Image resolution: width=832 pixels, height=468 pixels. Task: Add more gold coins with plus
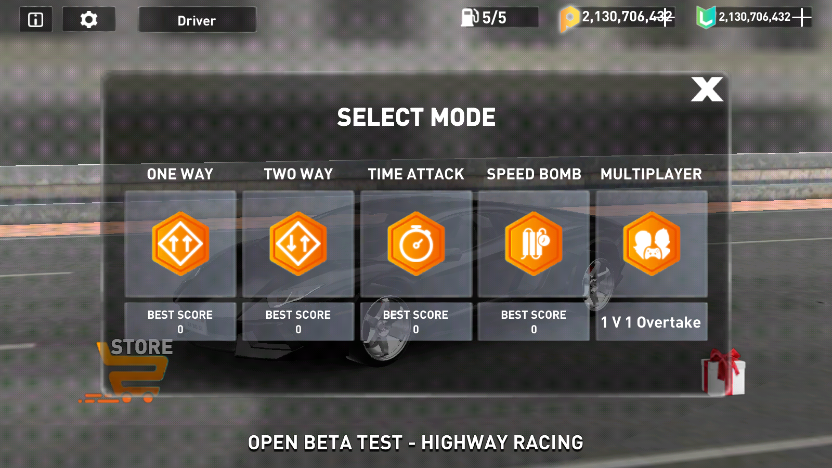click(667, 17)
